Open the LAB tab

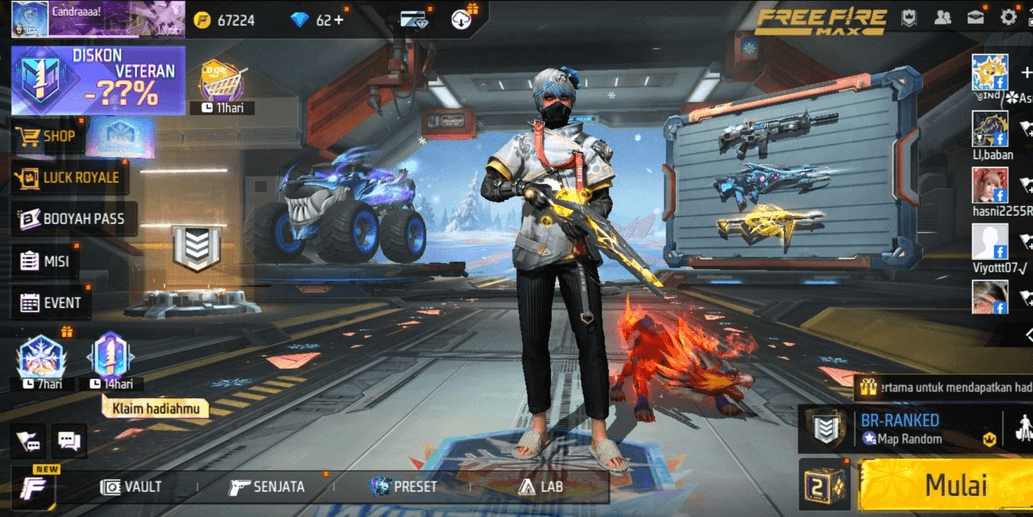point(540,487)
